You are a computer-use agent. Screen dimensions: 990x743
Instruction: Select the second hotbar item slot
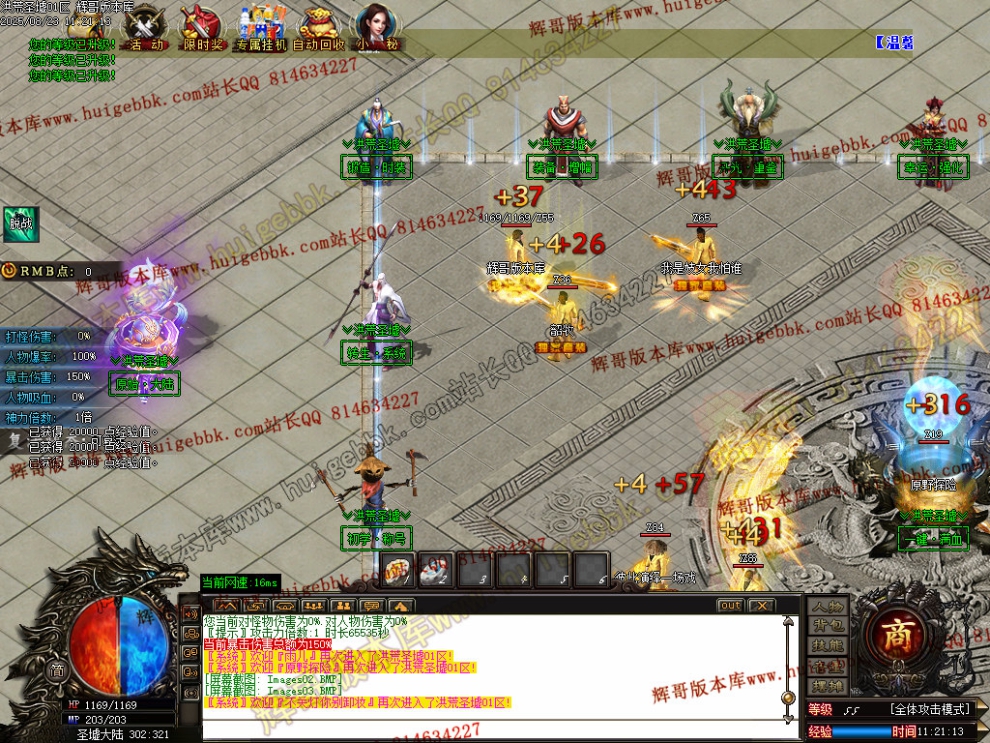point(435,570)
